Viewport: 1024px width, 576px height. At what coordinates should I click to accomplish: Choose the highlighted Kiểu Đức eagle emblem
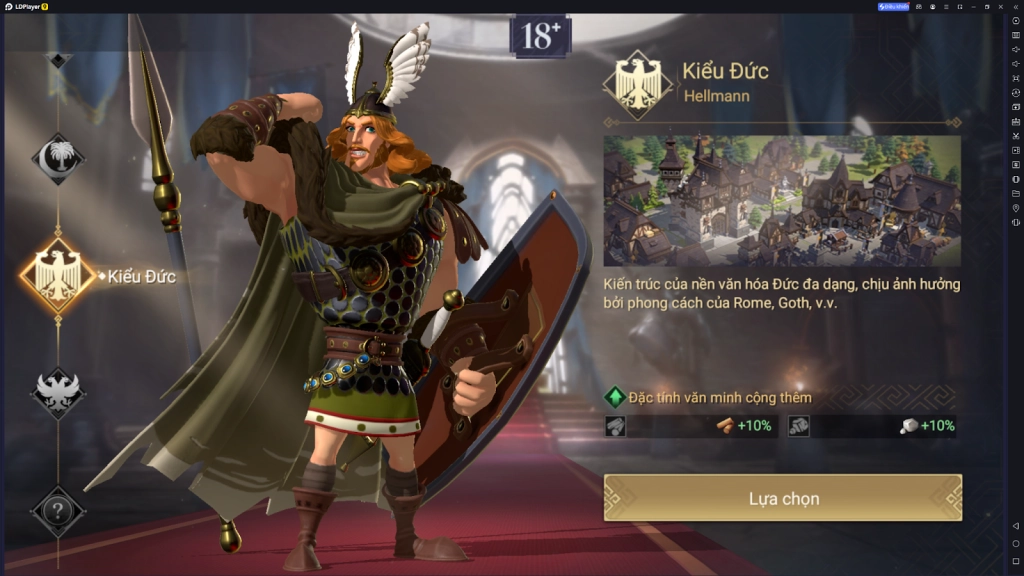pyautogui.click(x=58, y=276)
